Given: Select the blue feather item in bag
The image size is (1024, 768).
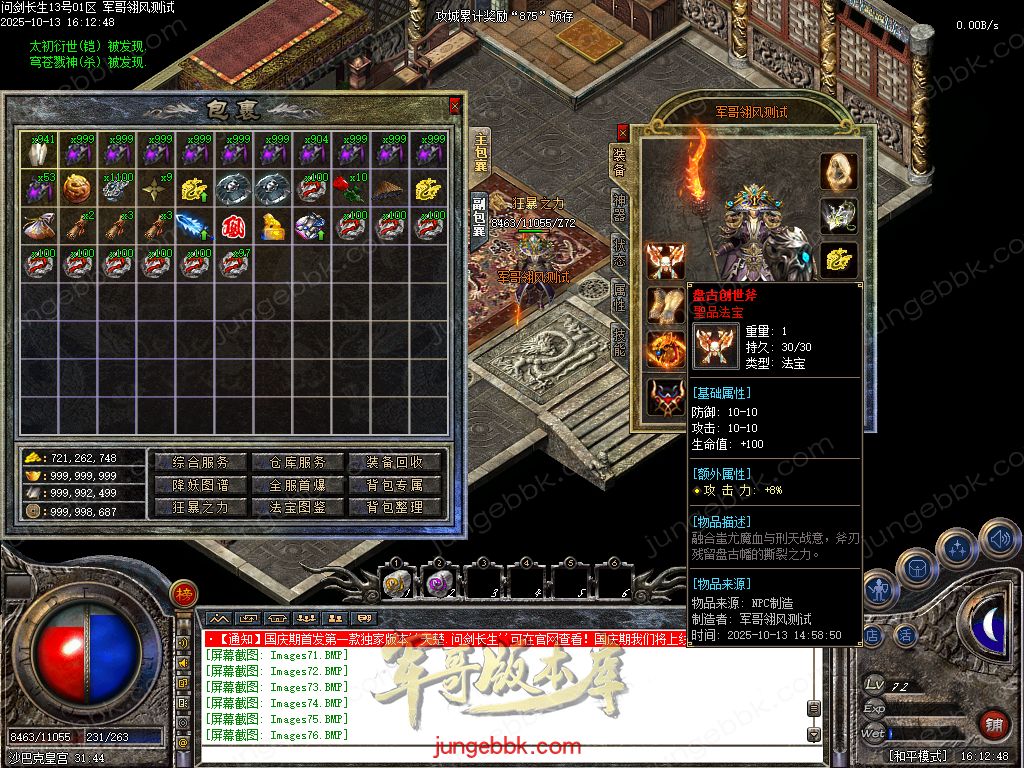Looking at the screenshot, I should [192, 226].
